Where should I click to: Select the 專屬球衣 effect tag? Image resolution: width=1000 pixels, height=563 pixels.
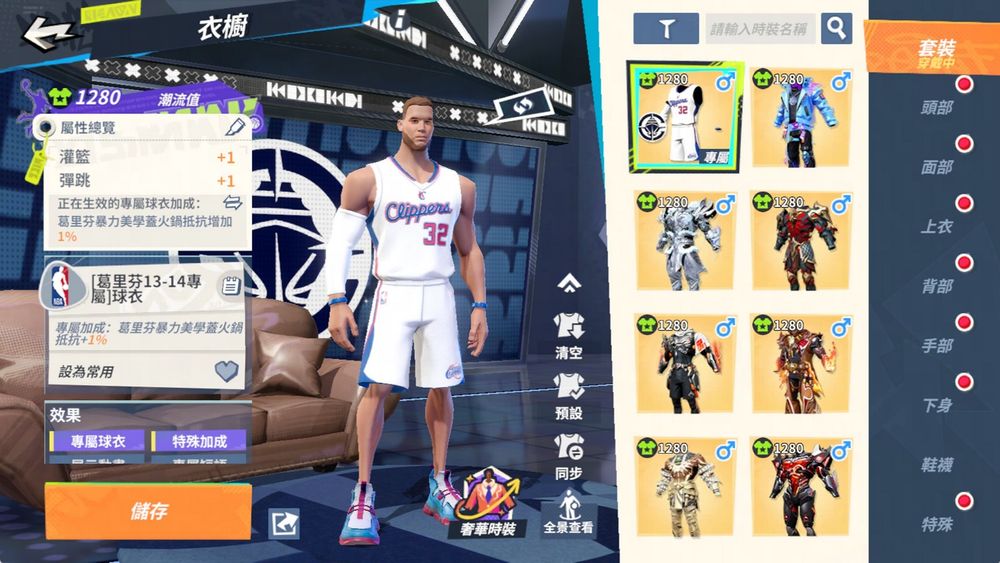pyautogui.click(x=90, y=441)
